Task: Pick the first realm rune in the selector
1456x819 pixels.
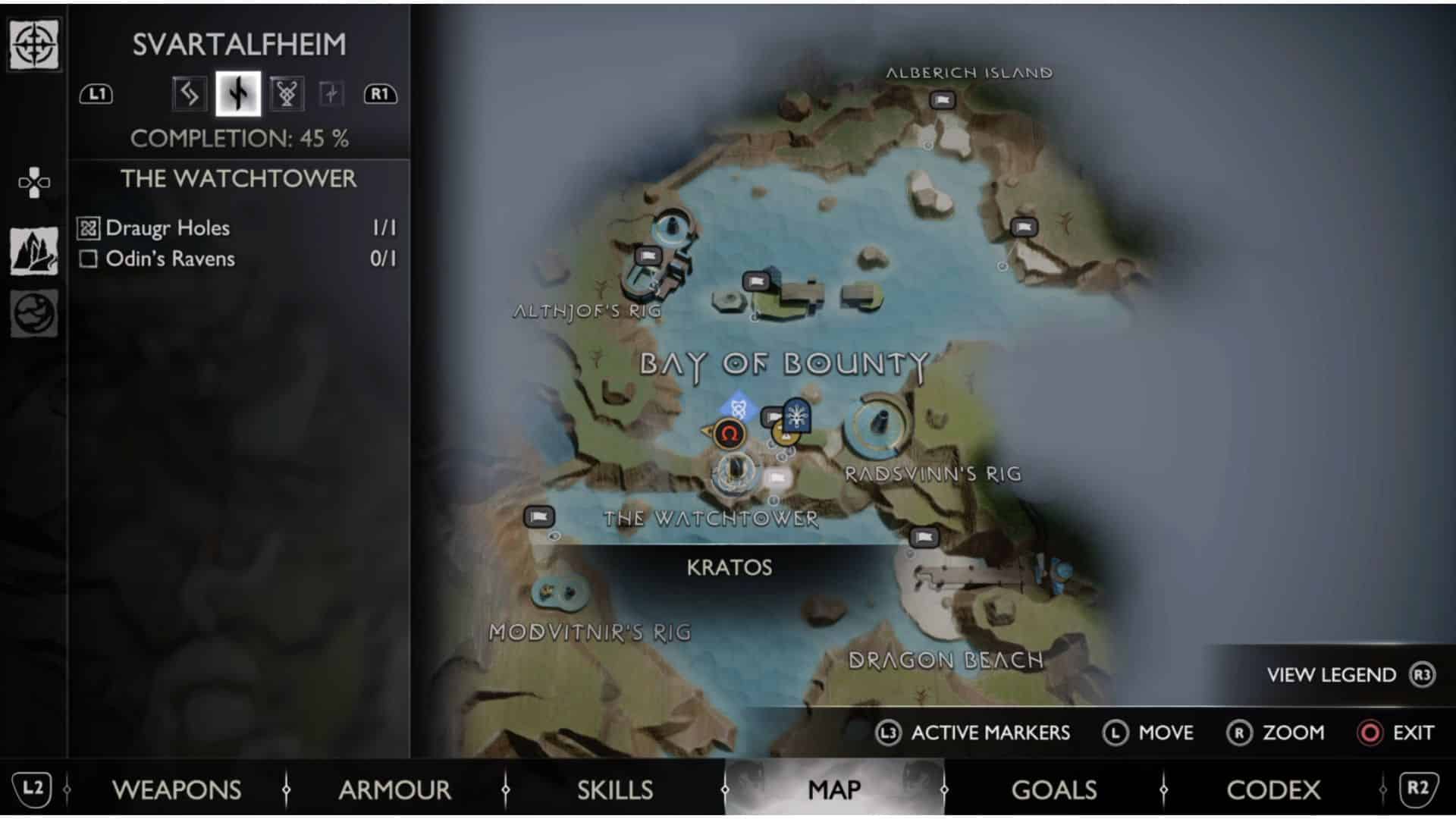Action: pyautogui.click(x=189, y=94)
